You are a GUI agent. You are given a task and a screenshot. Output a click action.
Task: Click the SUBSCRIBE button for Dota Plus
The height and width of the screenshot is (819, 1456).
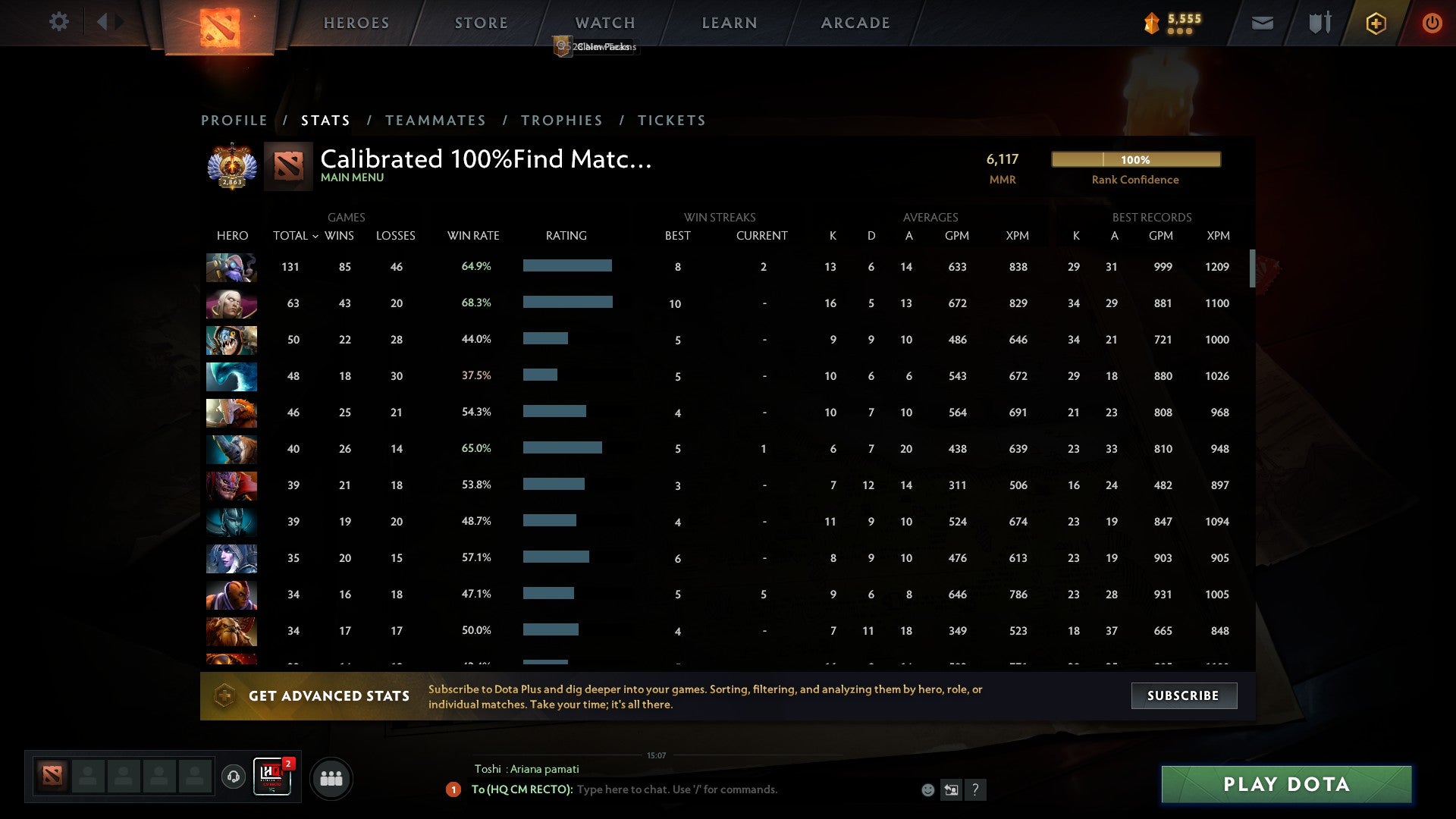coord(1183,695)
